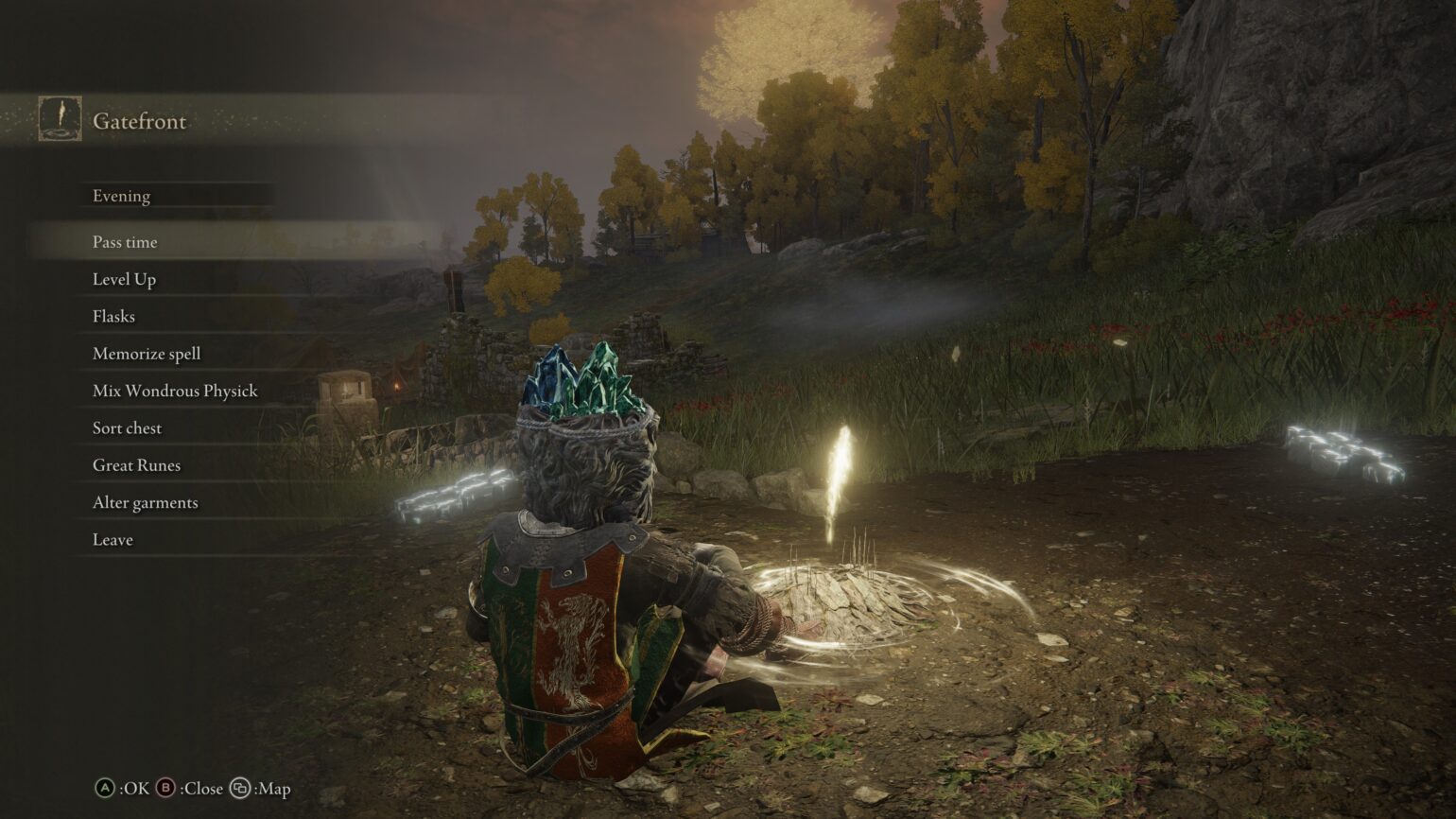Select Memorize spell from the grace menu
1456x819 pixels.
pos(146,353)
